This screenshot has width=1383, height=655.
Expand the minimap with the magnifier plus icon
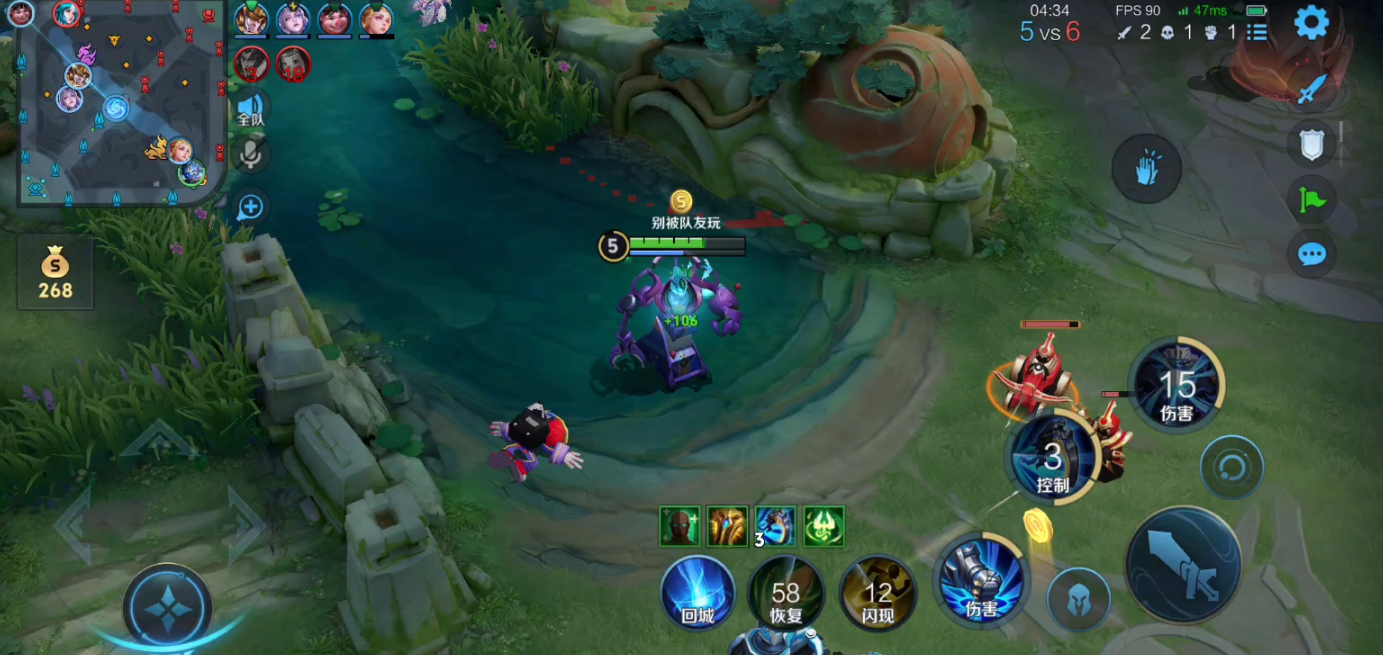250,207
